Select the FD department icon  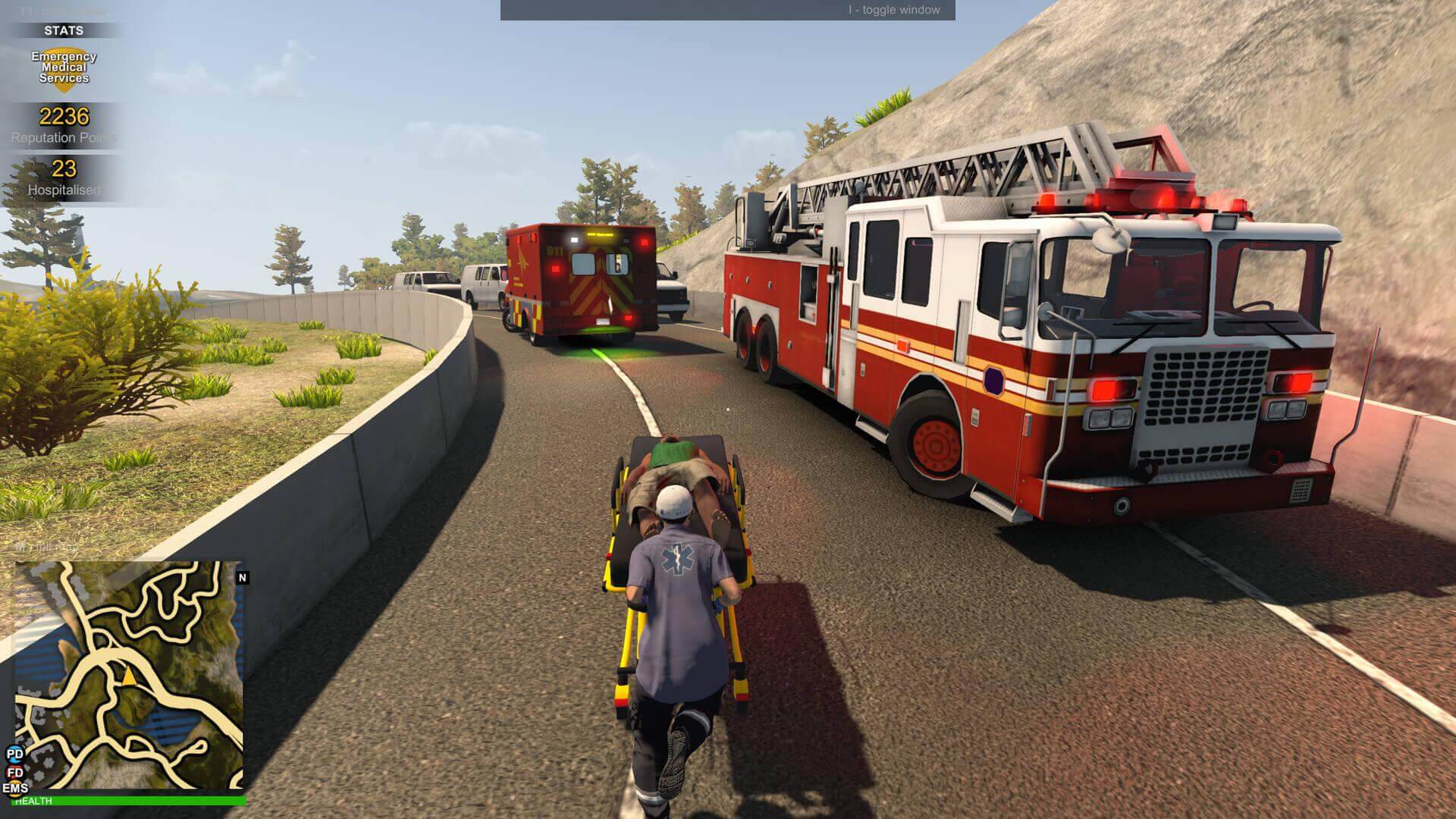tap(15, 772)
